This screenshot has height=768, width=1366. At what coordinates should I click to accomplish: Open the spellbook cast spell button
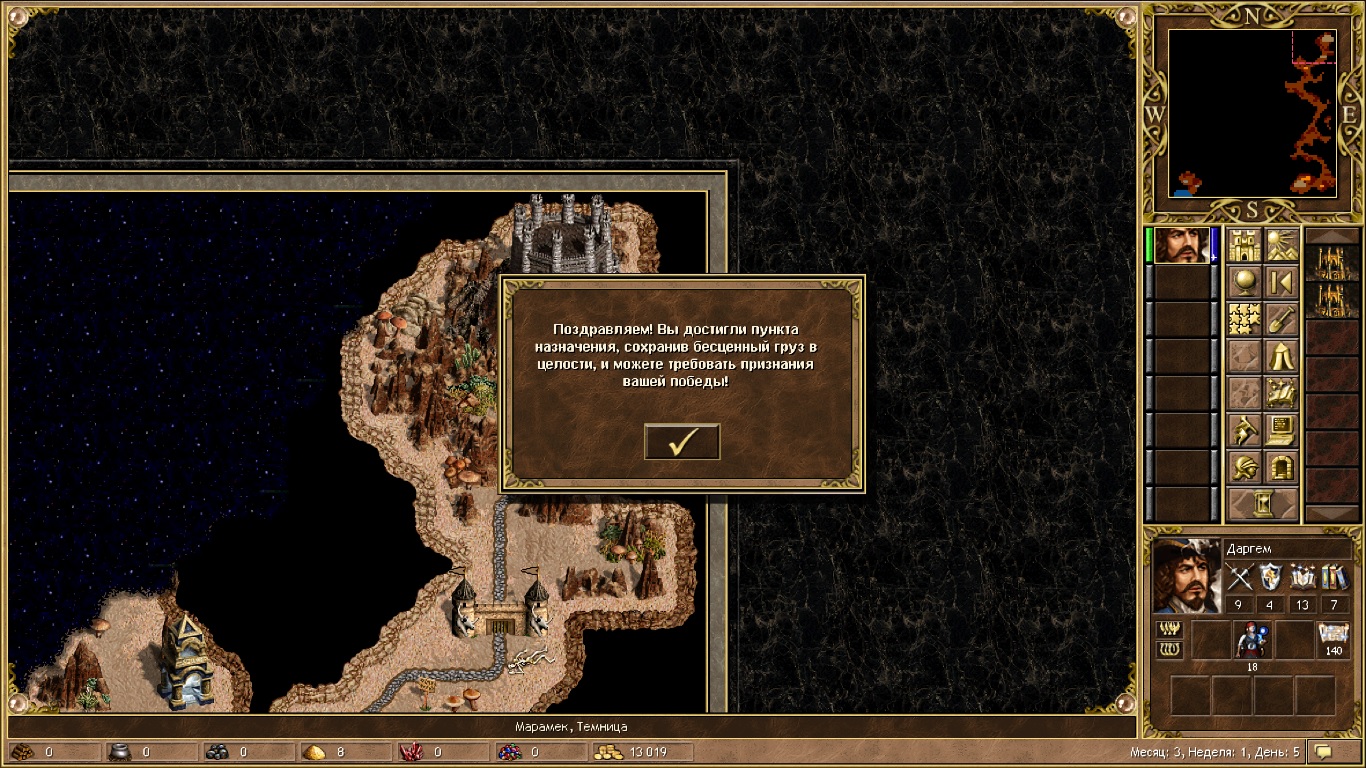pyautogui.click(x=1281, y=393)
